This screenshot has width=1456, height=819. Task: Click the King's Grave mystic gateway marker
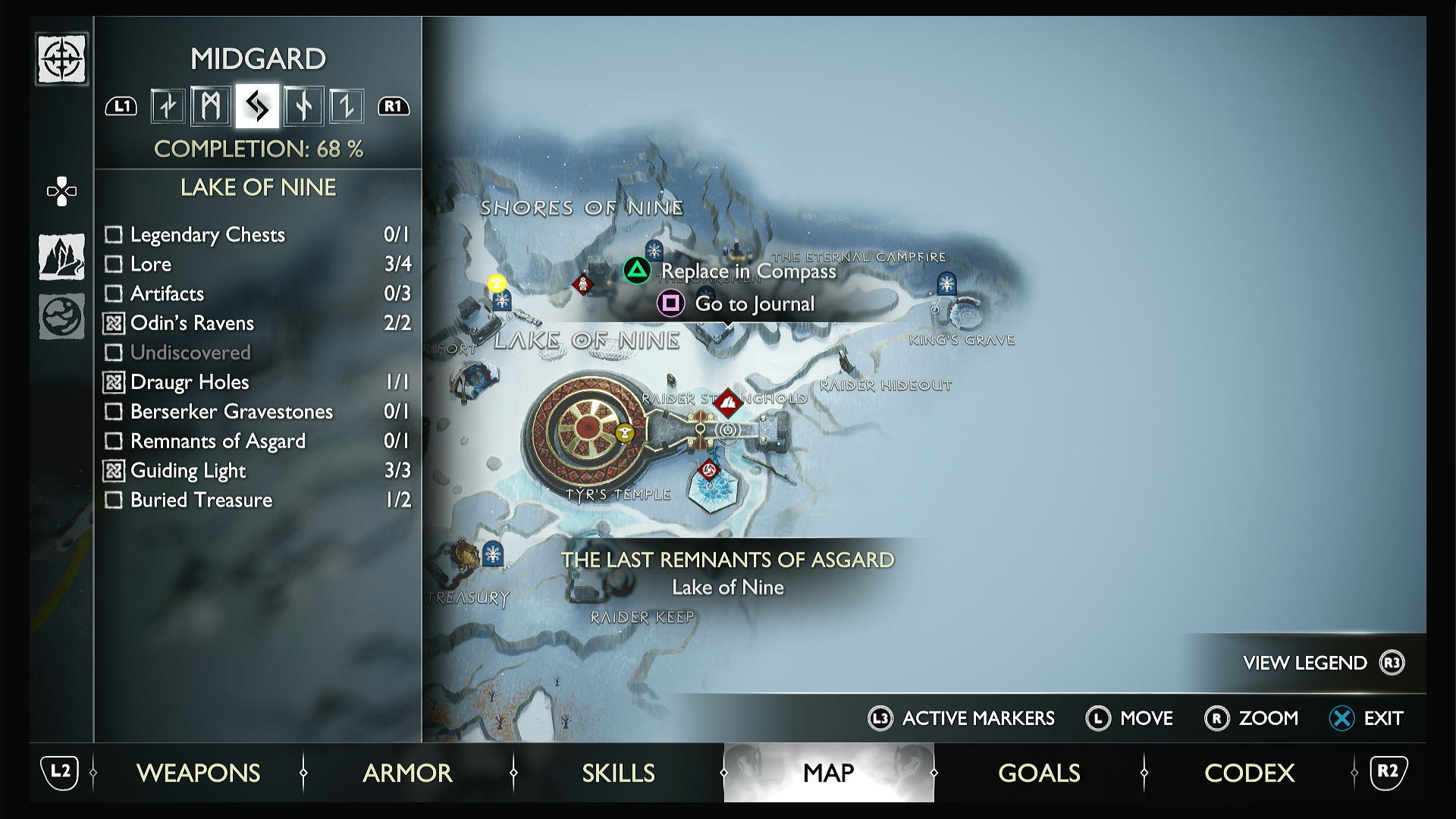pyautogui.click(x=946, y=284)
